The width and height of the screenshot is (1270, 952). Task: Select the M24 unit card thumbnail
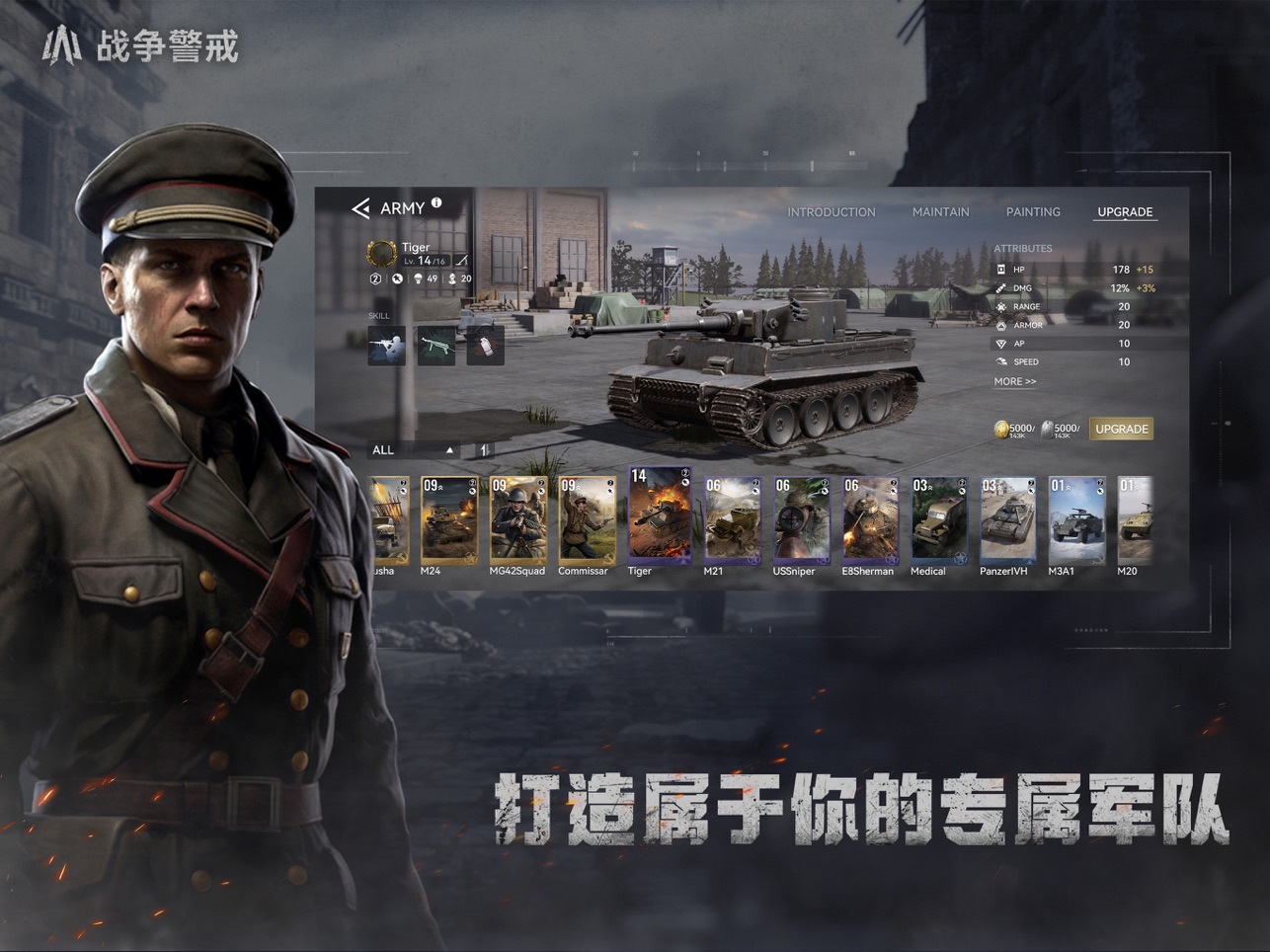[x=449, y=518]
